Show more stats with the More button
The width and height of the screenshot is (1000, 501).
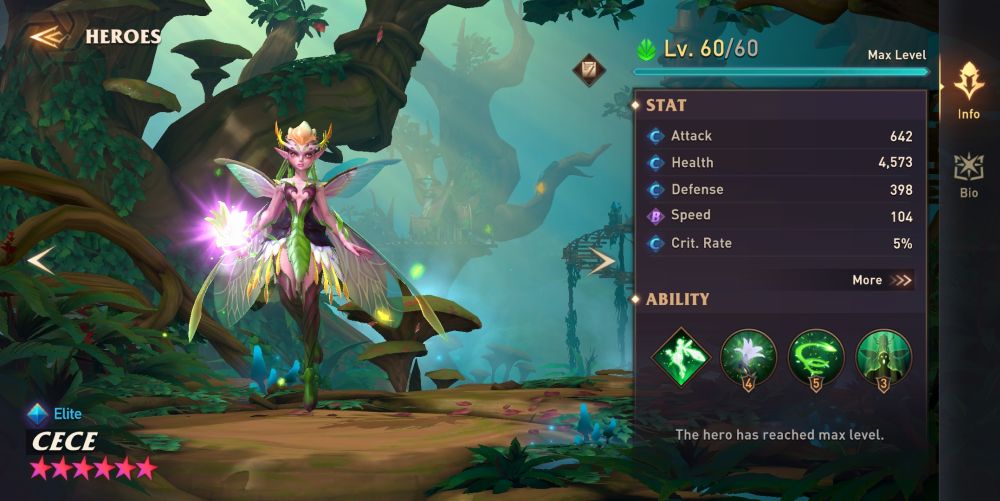pyautogui.click(x=882, y=280)
